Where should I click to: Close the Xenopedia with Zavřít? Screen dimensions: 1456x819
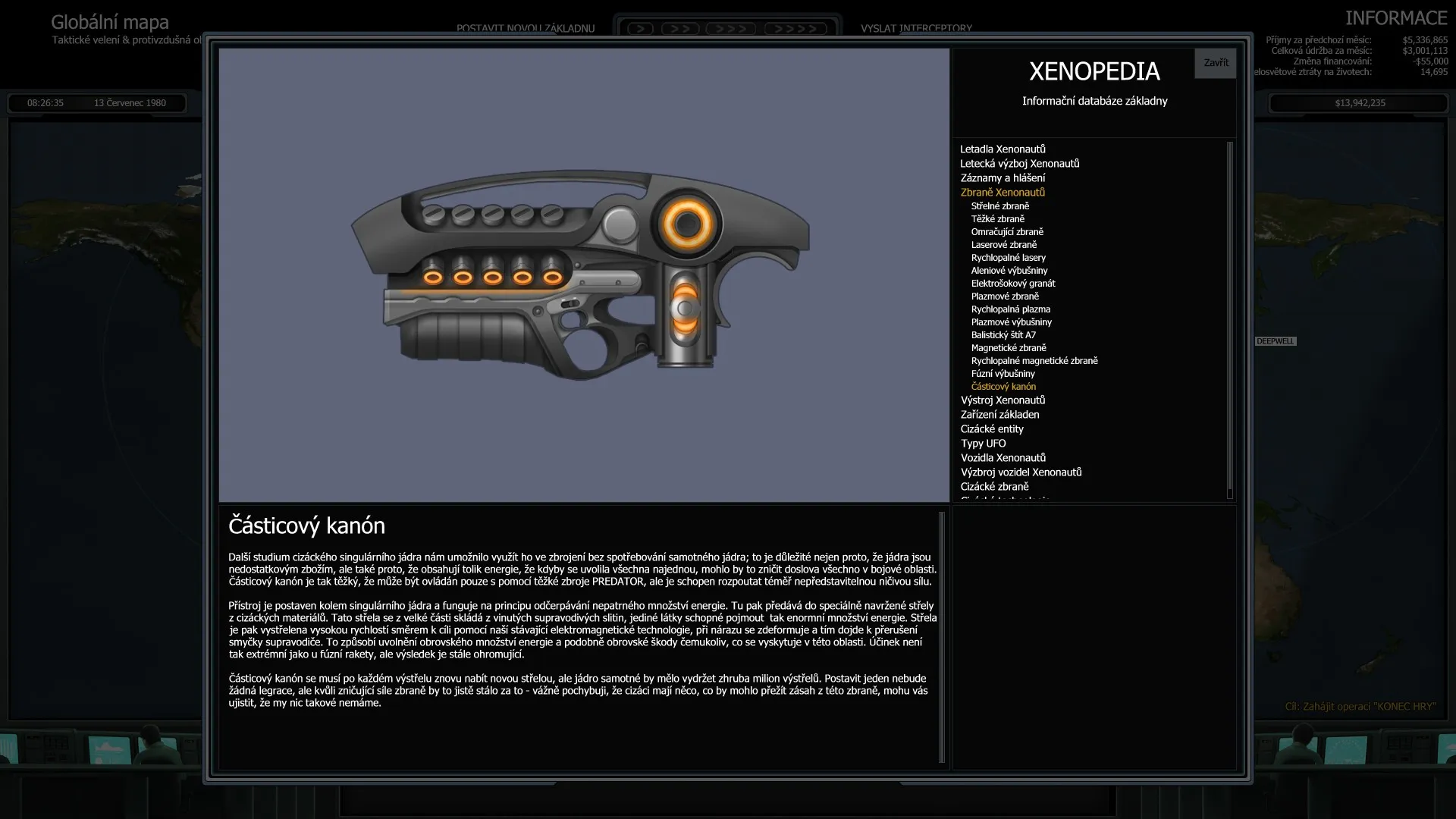pos(1215,63)
